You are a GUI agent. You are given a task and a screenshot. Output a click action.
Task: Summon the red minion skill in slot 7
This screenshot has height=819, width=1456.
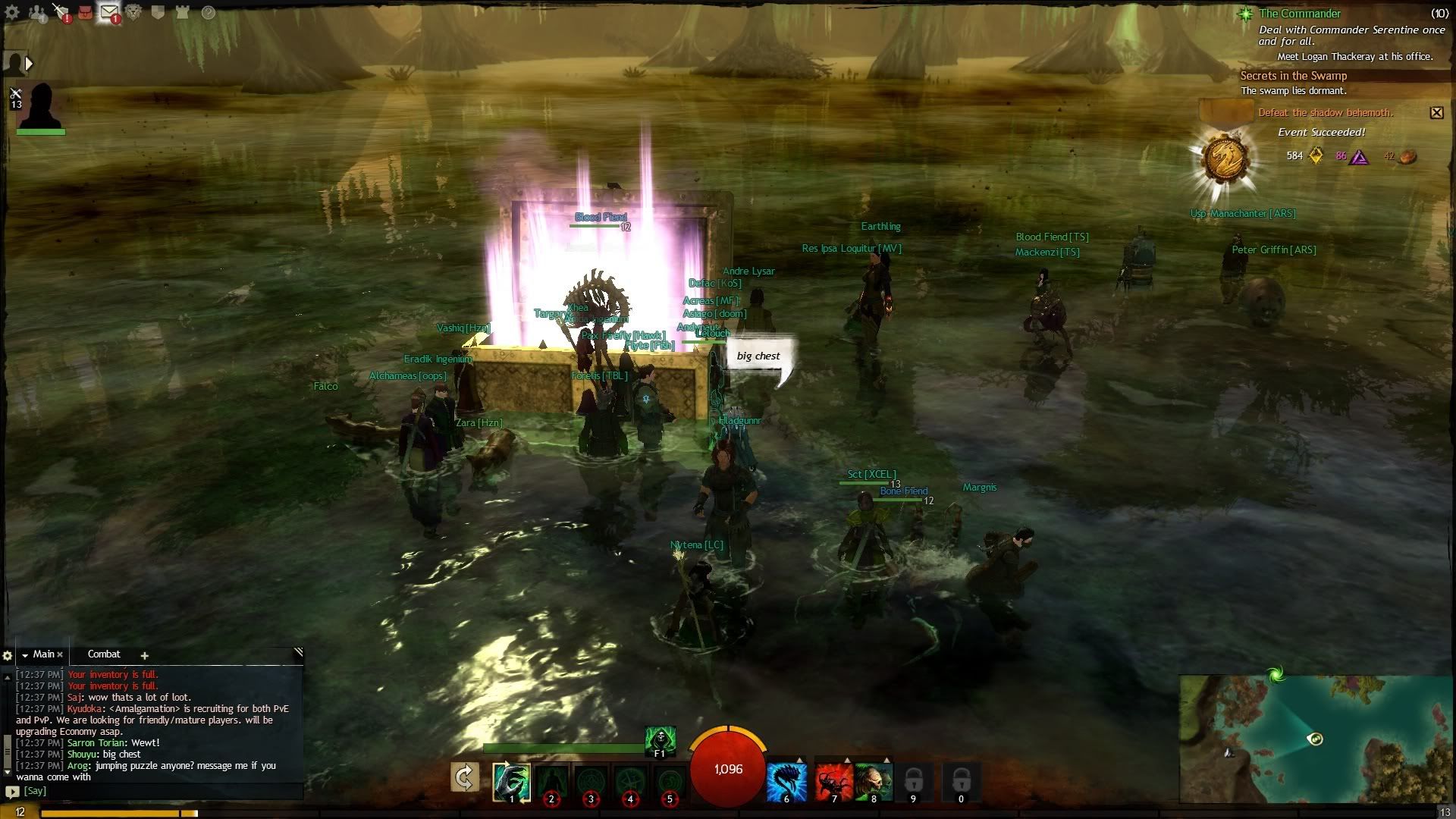pyautogui.click(x=833, y=781)
